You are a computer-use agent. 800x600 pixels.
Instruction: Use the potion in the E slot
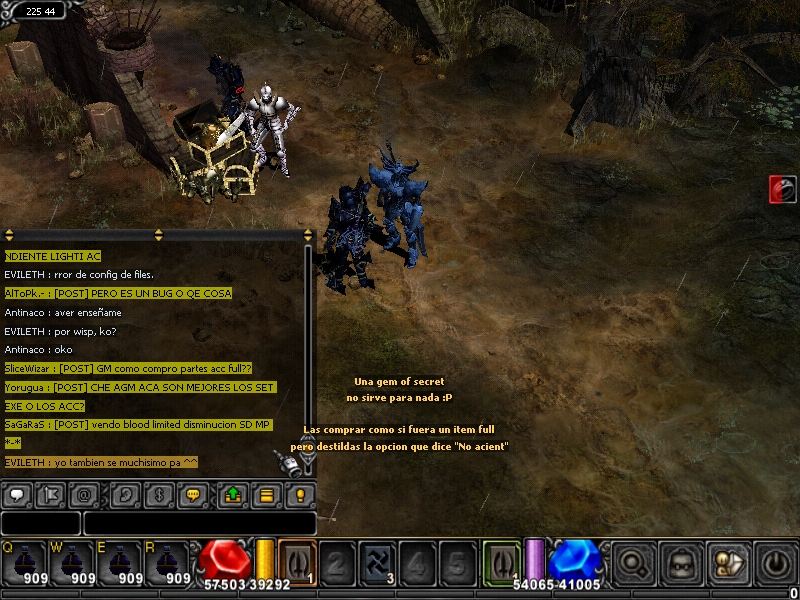pos(120,564)
